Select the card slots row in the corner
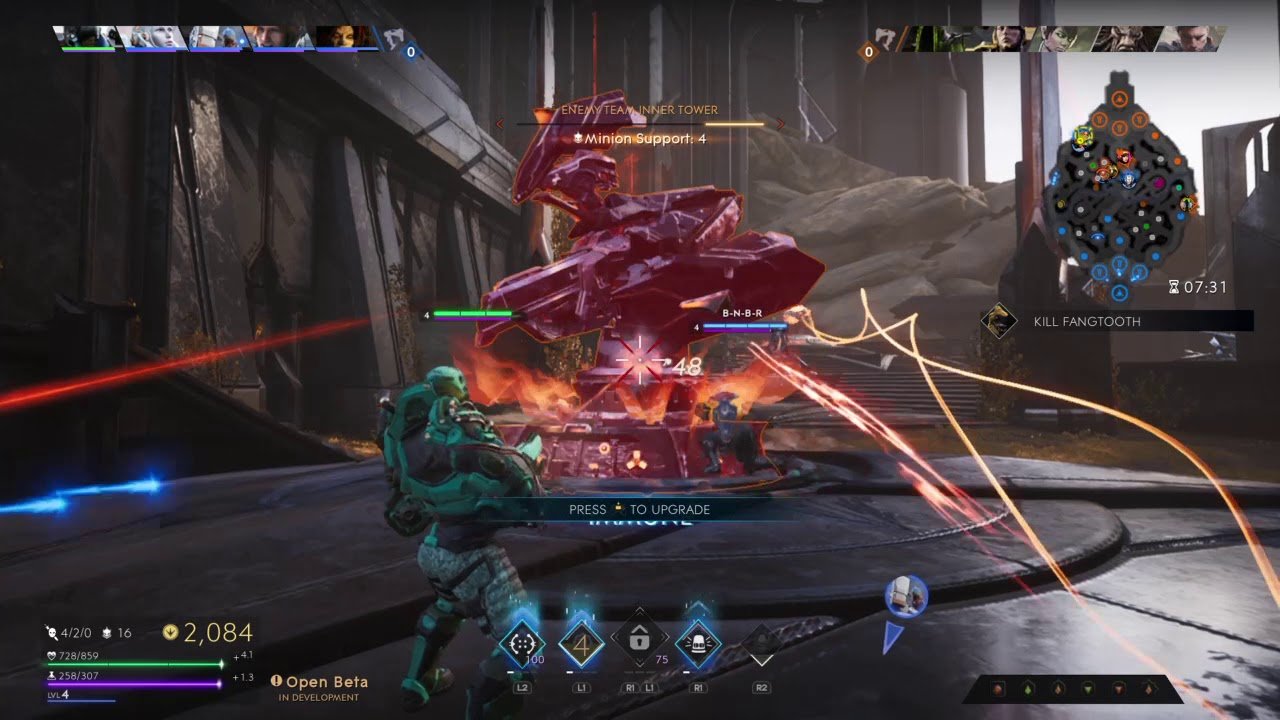This screenshot has height=720, width=1280. point(1071,688)
